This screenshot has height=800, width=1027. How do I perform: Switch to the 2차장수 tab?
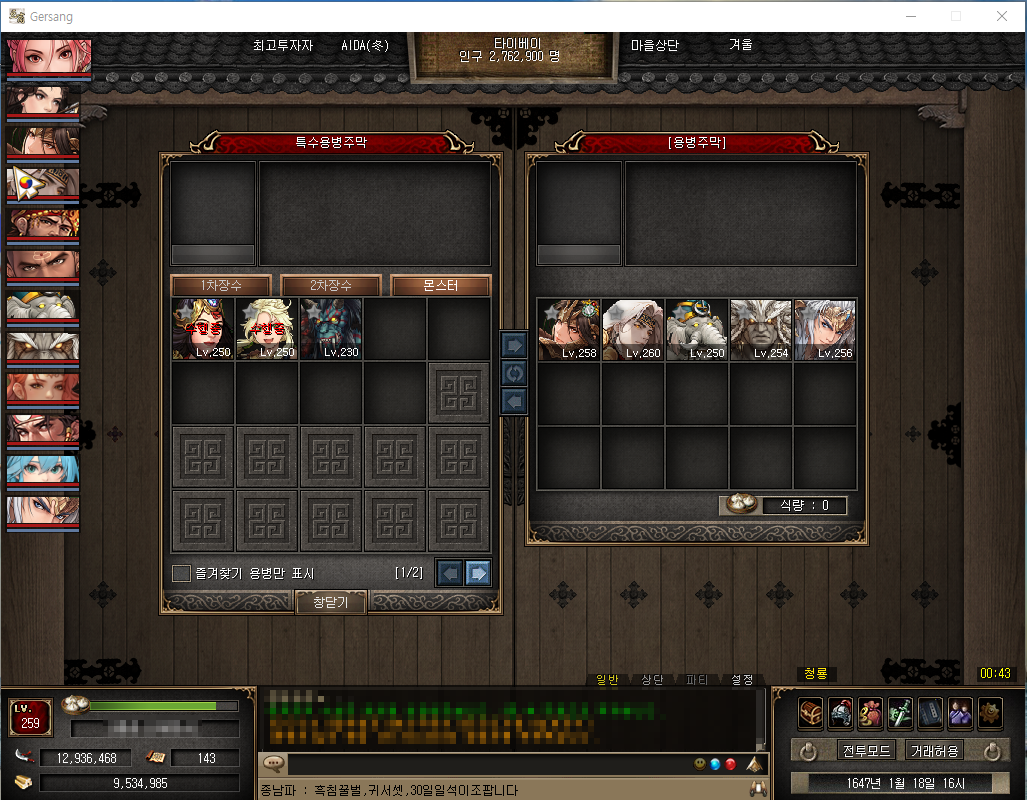pos(330,285)
